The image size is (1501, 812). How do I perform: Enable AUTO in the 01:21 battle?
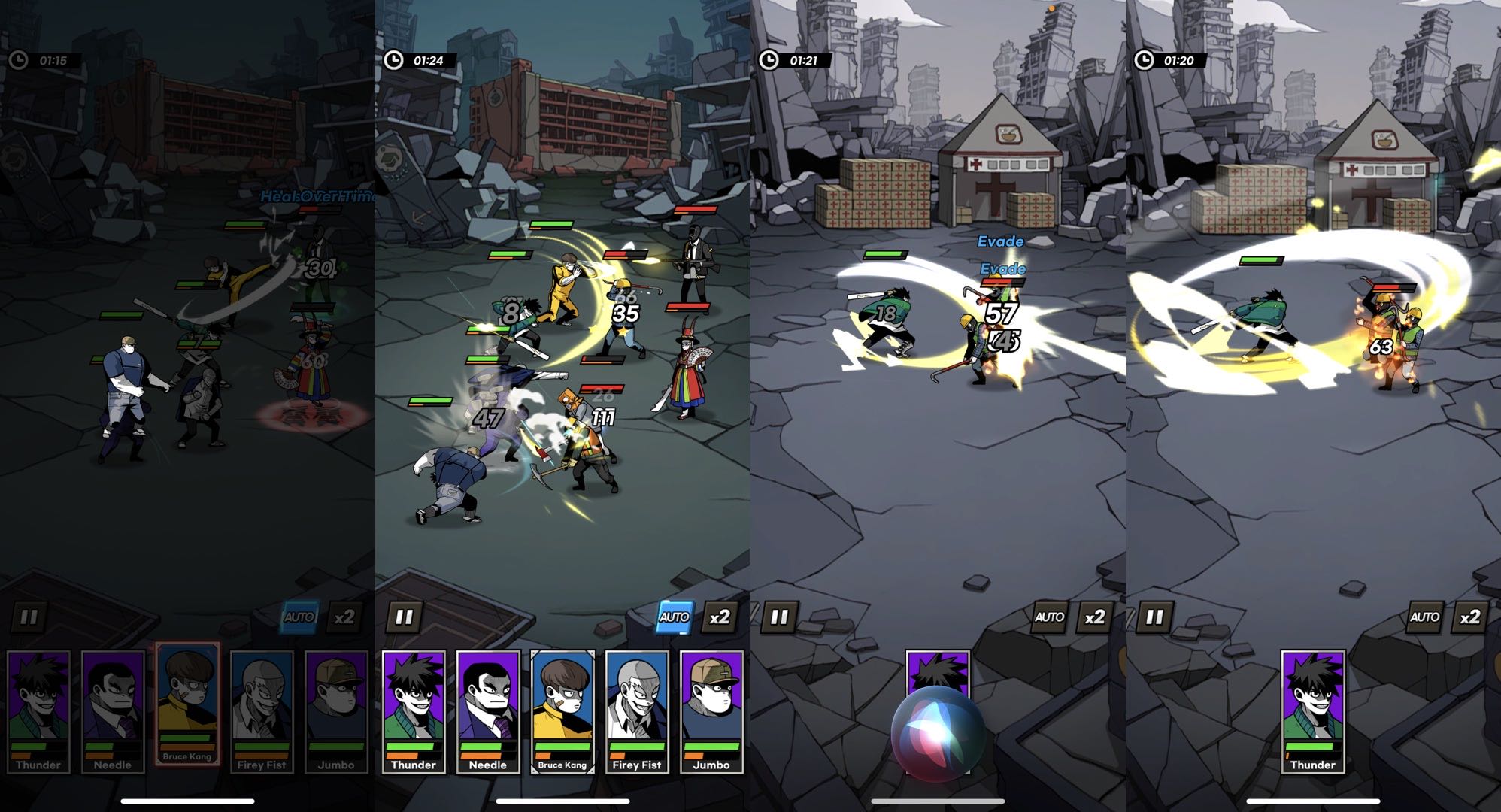tap(1049, 617)
